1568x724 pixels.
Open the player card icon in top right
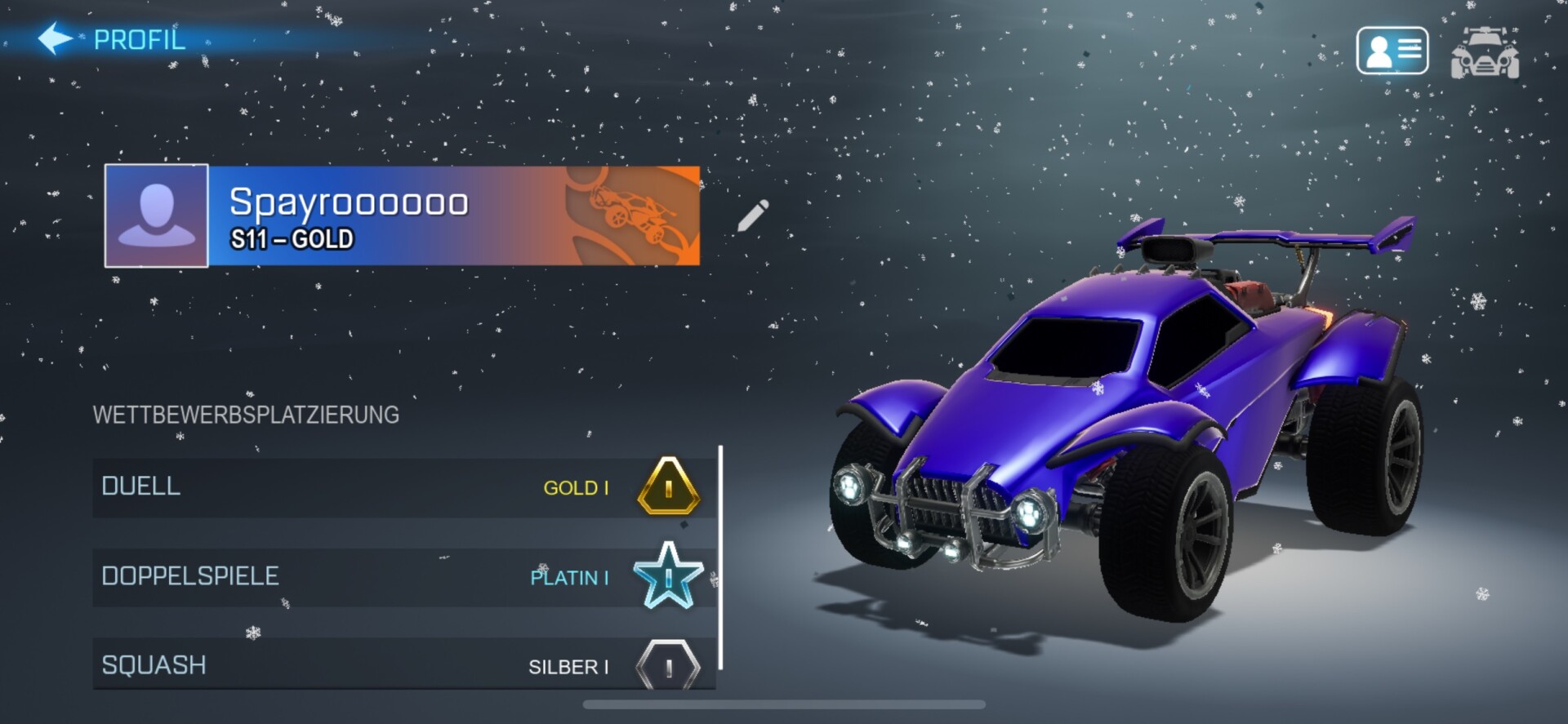[1391, 51]
